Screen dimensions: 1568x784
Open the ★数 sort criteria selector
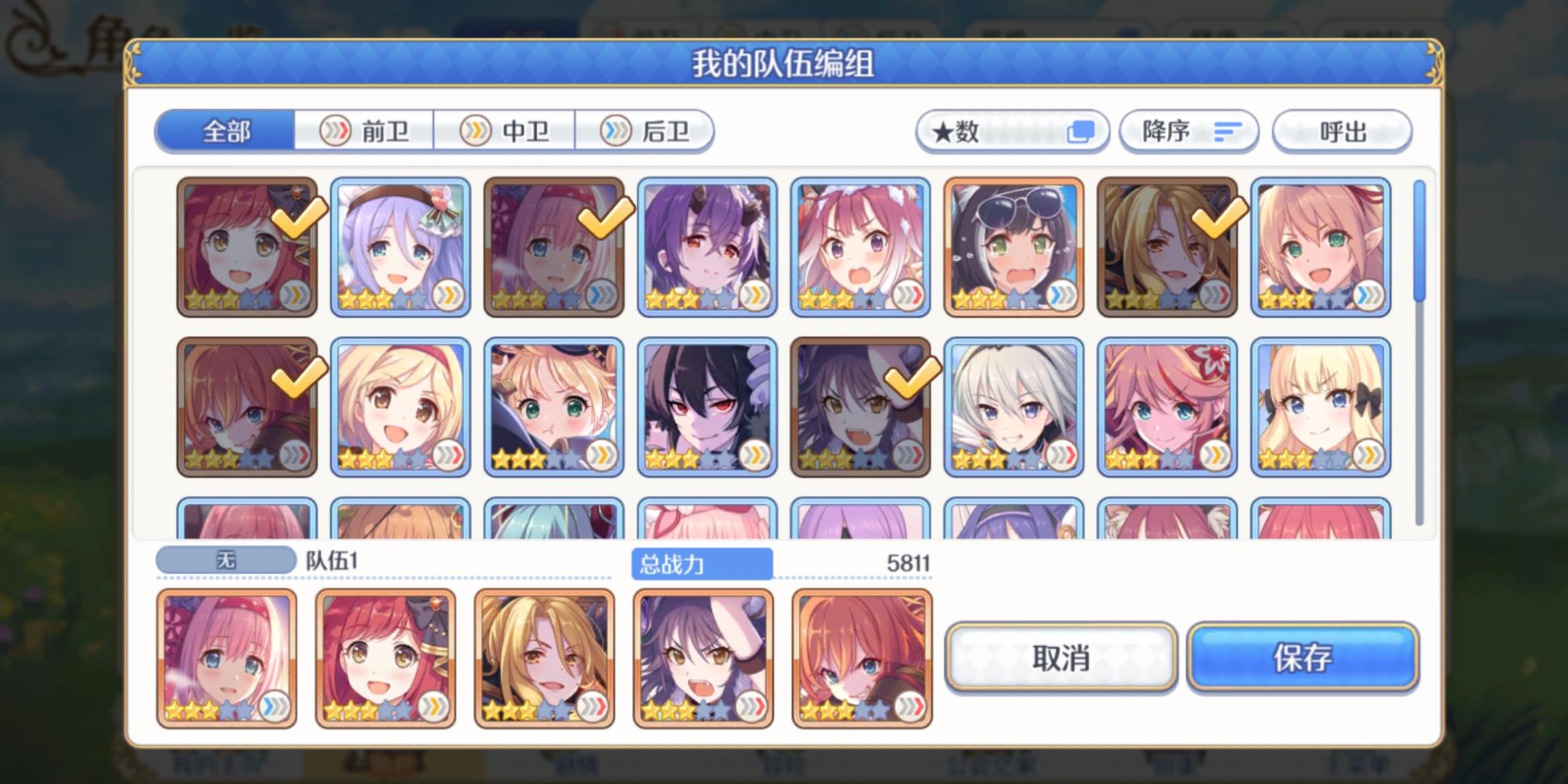1013,131
